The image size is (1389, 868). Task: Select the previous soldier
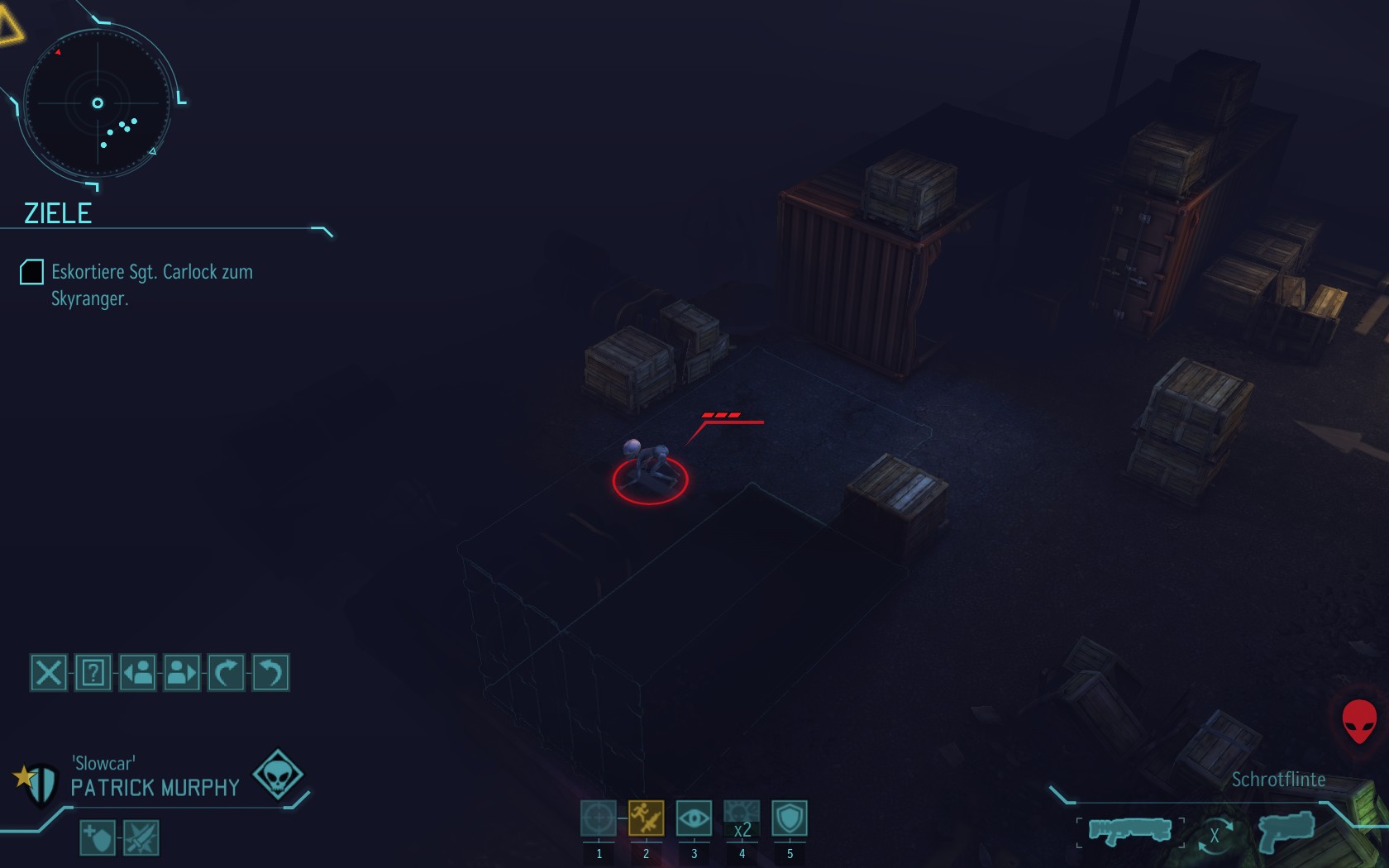coord(138,673)
